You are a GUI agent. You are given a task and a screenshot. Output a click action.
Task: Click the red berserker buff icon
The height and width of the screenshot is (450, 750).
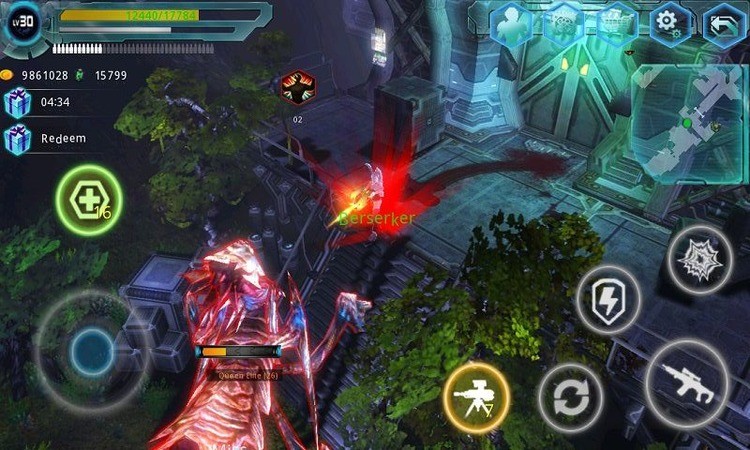(x=298, y=88)
